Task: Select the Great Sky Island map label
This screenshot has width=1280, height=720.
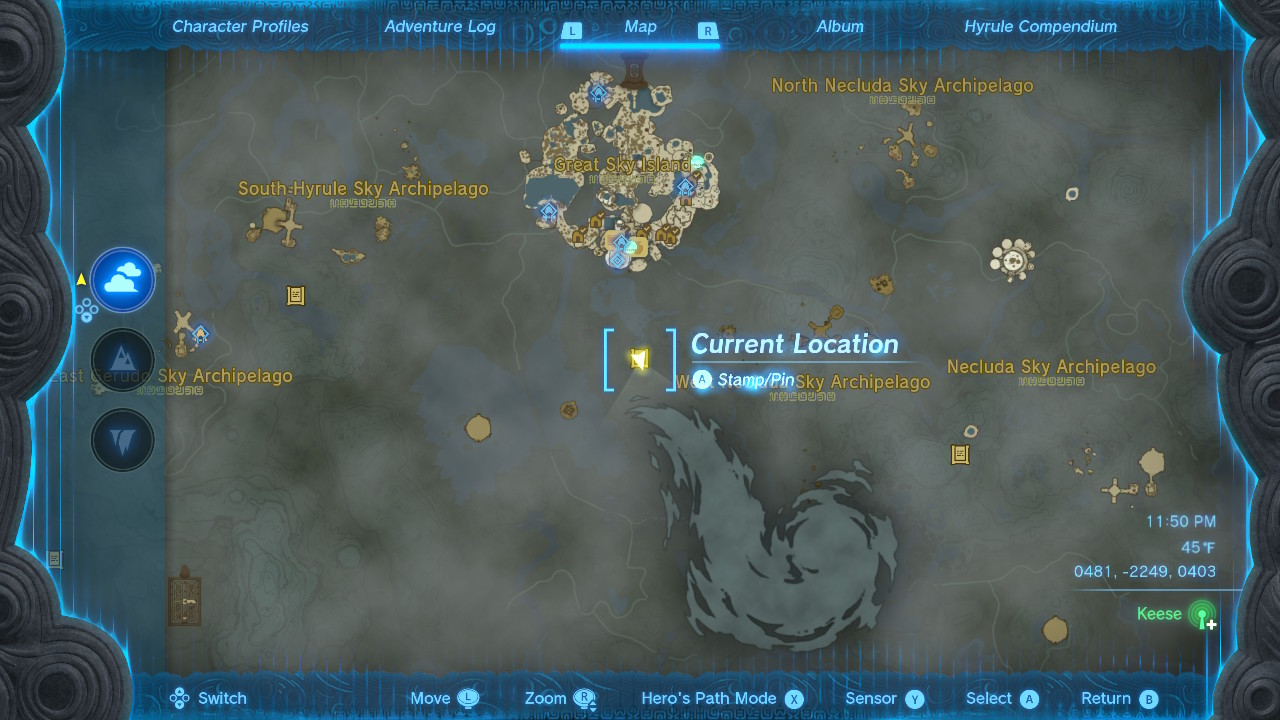Action: (x=622, y=165)
